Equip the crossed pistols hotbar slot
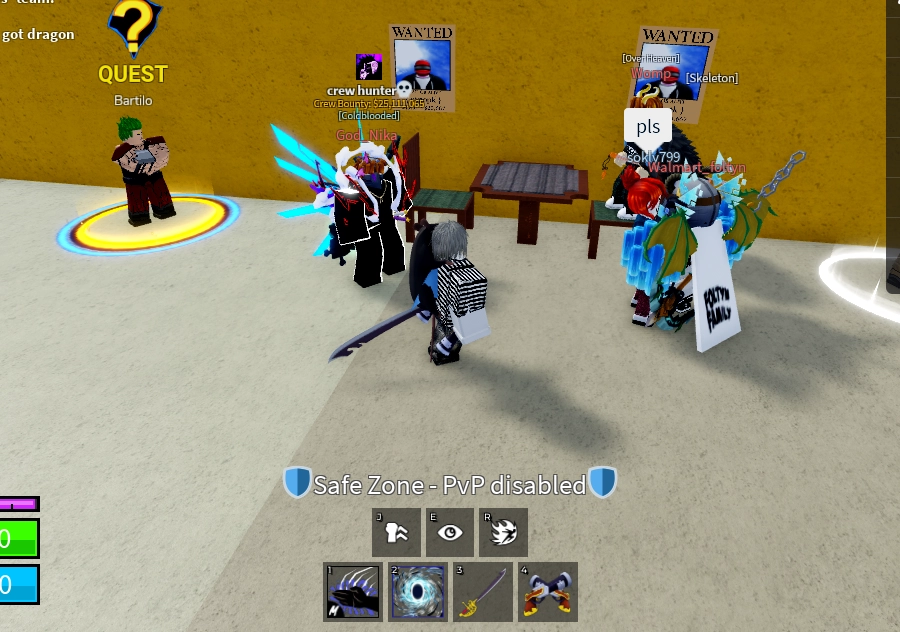900x632 pixels. pyautogui.click(x=548, y=591)
